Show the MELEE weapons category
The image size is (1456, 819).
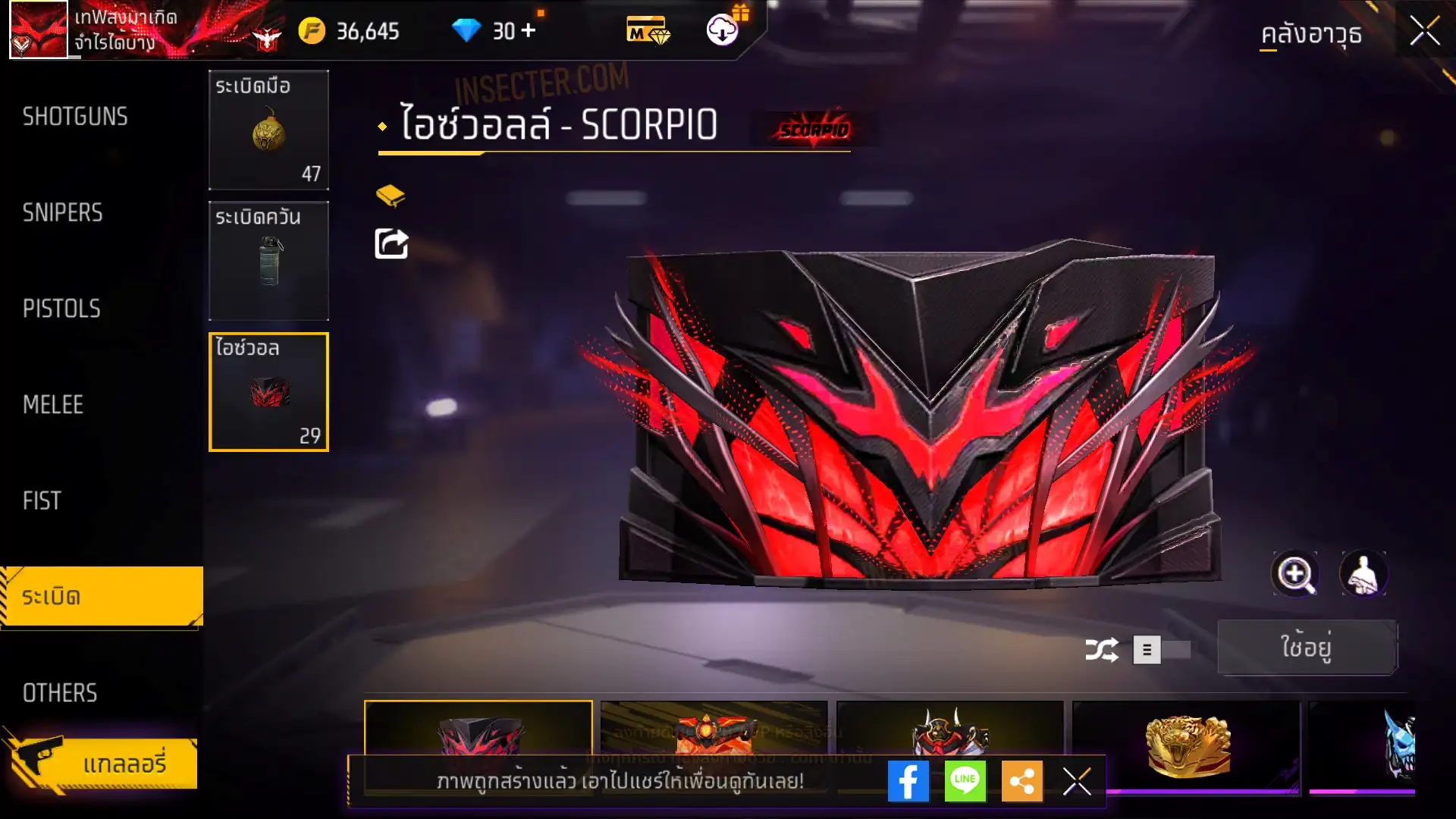click(x=53, y=405)
